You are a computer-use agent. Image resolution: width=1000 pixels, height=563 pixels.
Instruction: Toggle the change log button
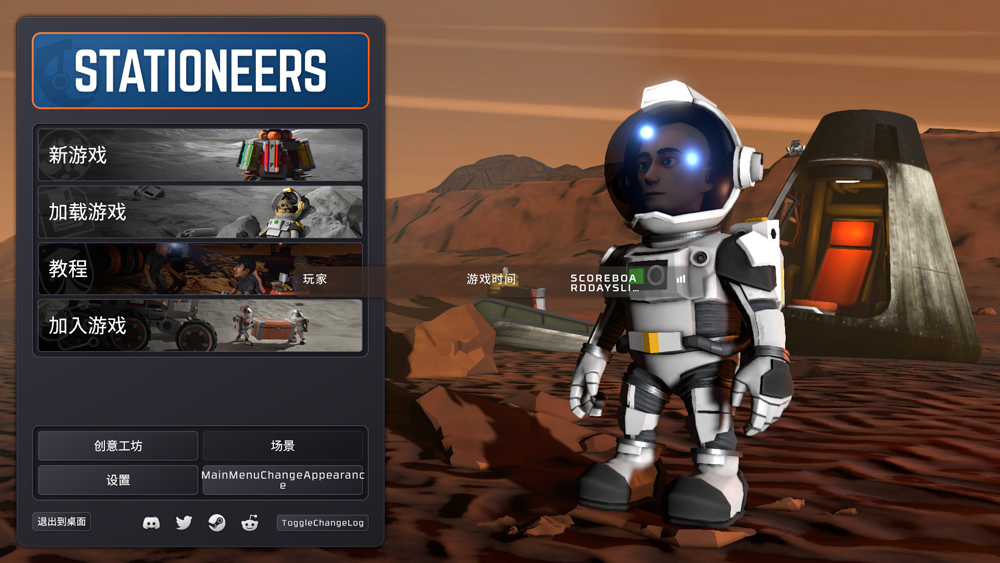click(x=322, y=523)
